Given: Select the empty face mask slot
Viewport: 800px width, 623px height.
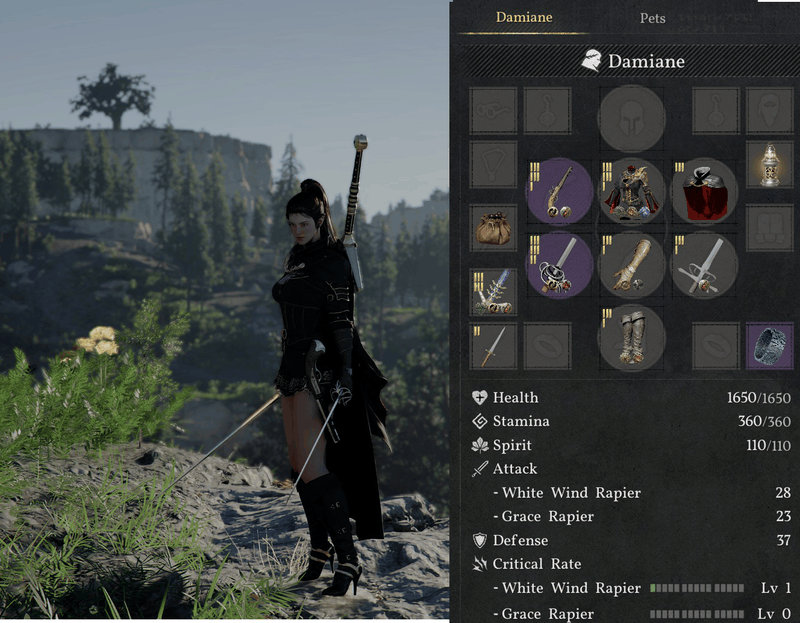Looking at the screenshot, I should [770, 110].
